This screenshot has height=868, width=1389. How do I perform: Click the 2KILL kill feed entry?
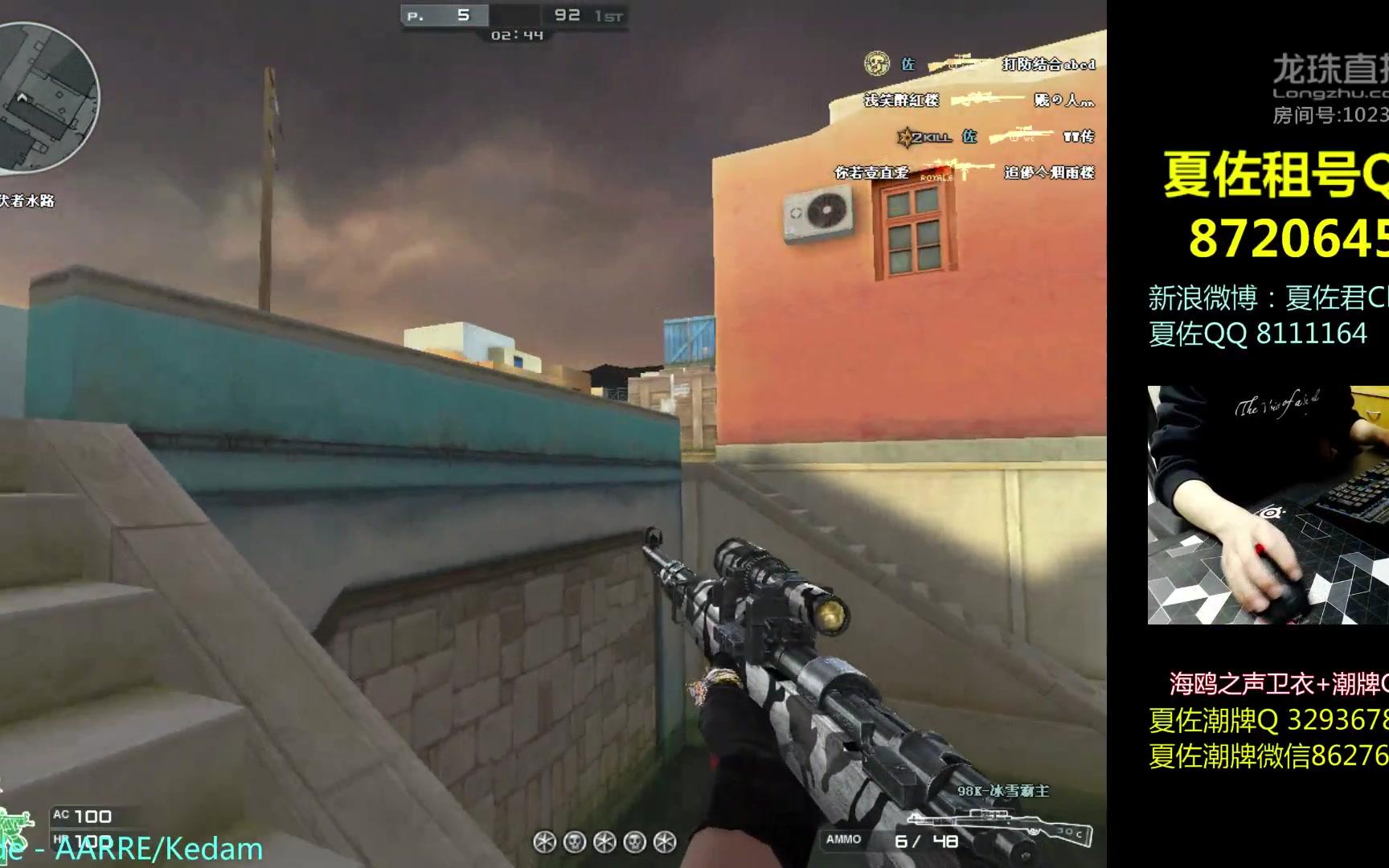(x=995, y=137)
